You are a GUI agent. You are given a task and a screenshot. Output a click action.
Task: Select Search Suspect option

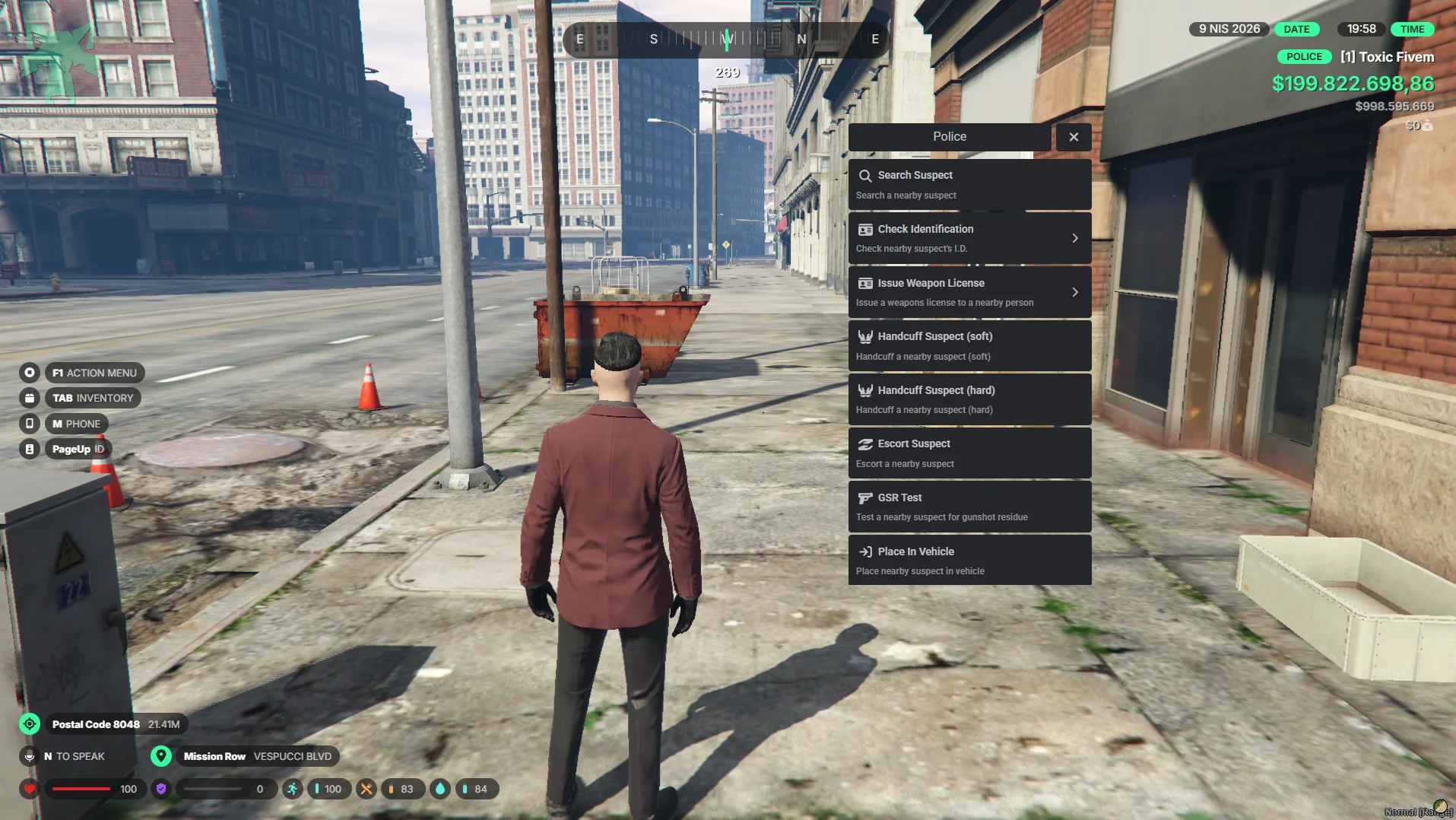969,185
